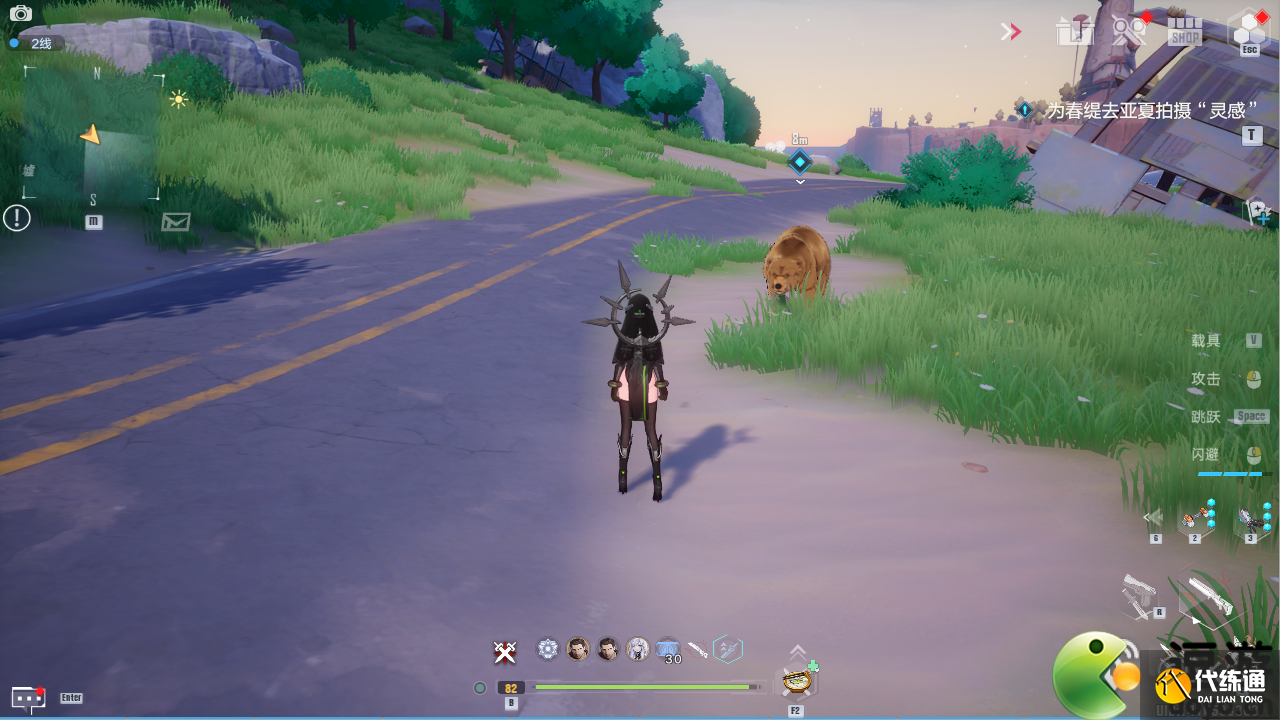1280x720 pixels.
Task: Click the flag with plus icon
Action: (1258, 211)
